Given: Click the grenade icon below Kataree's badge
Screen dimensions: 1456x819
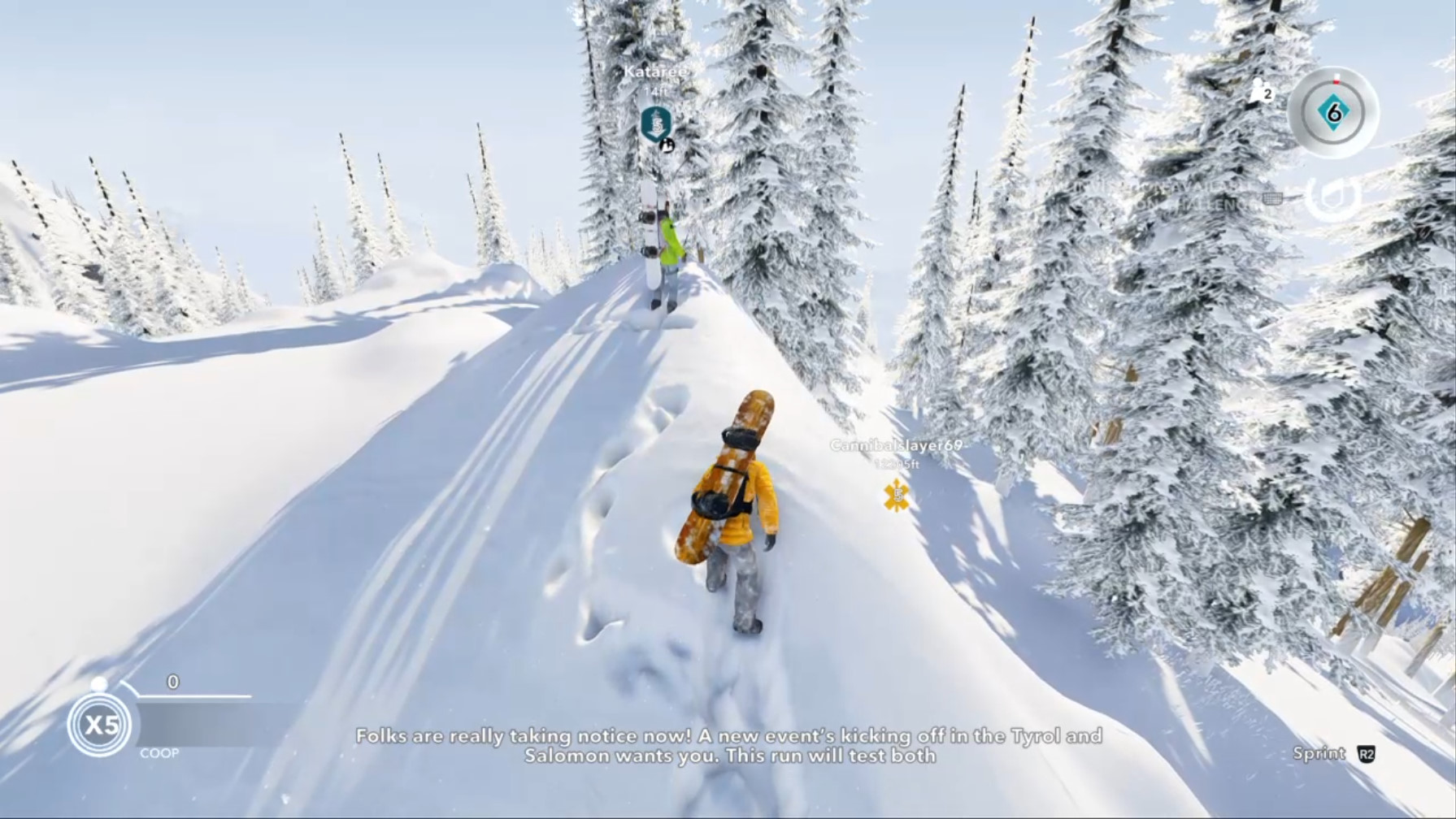Looking at the screenshot, I should [667, 146].
